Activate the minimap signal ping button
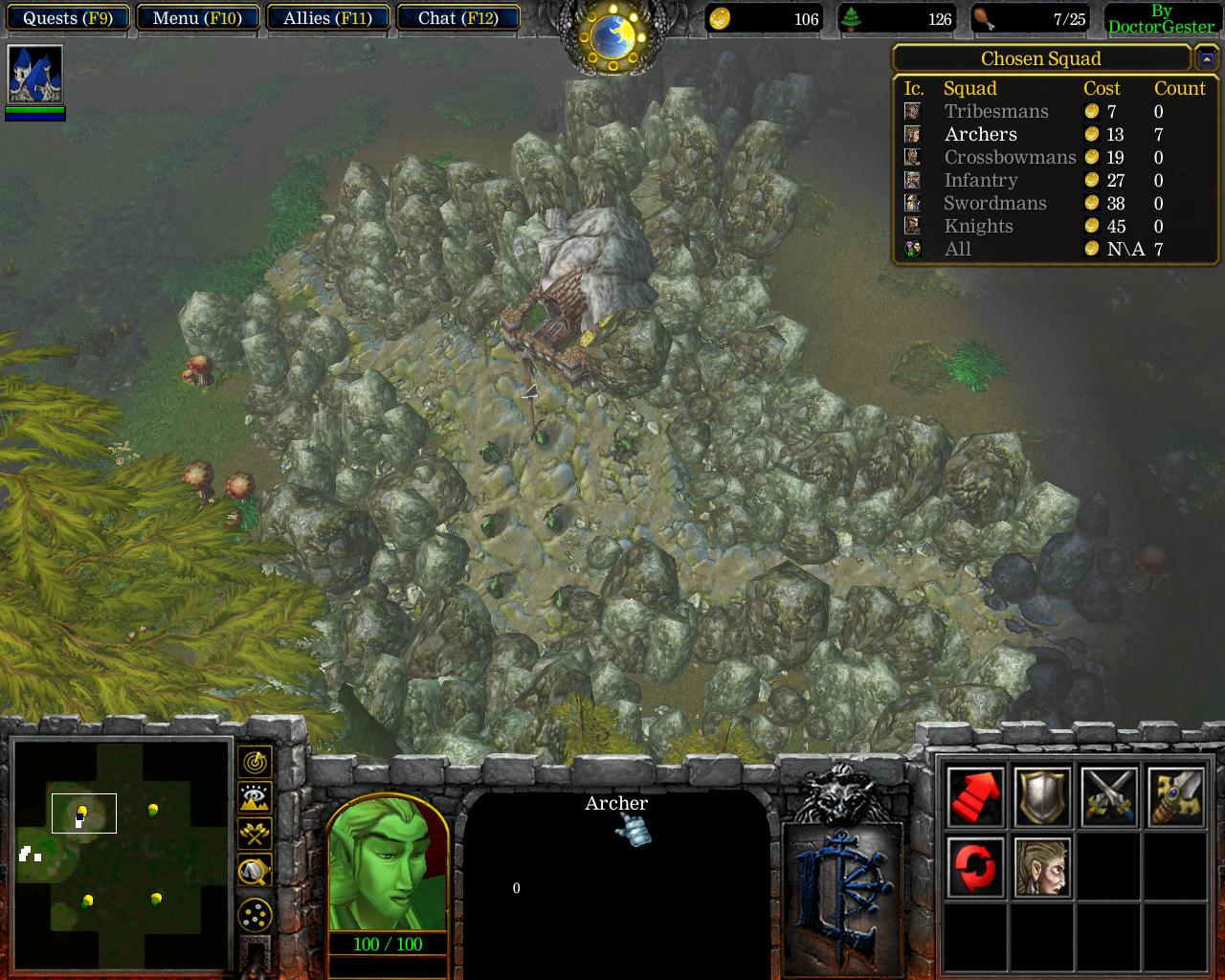Viewport: 1225px width, 980px height. [255, 762]
